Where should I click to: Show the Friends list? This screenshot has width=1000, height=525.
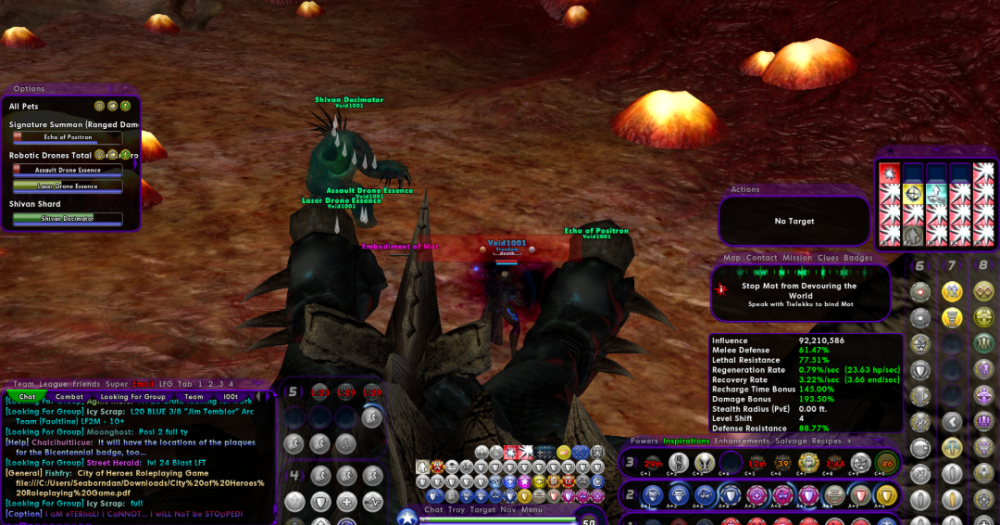(86, 383)
